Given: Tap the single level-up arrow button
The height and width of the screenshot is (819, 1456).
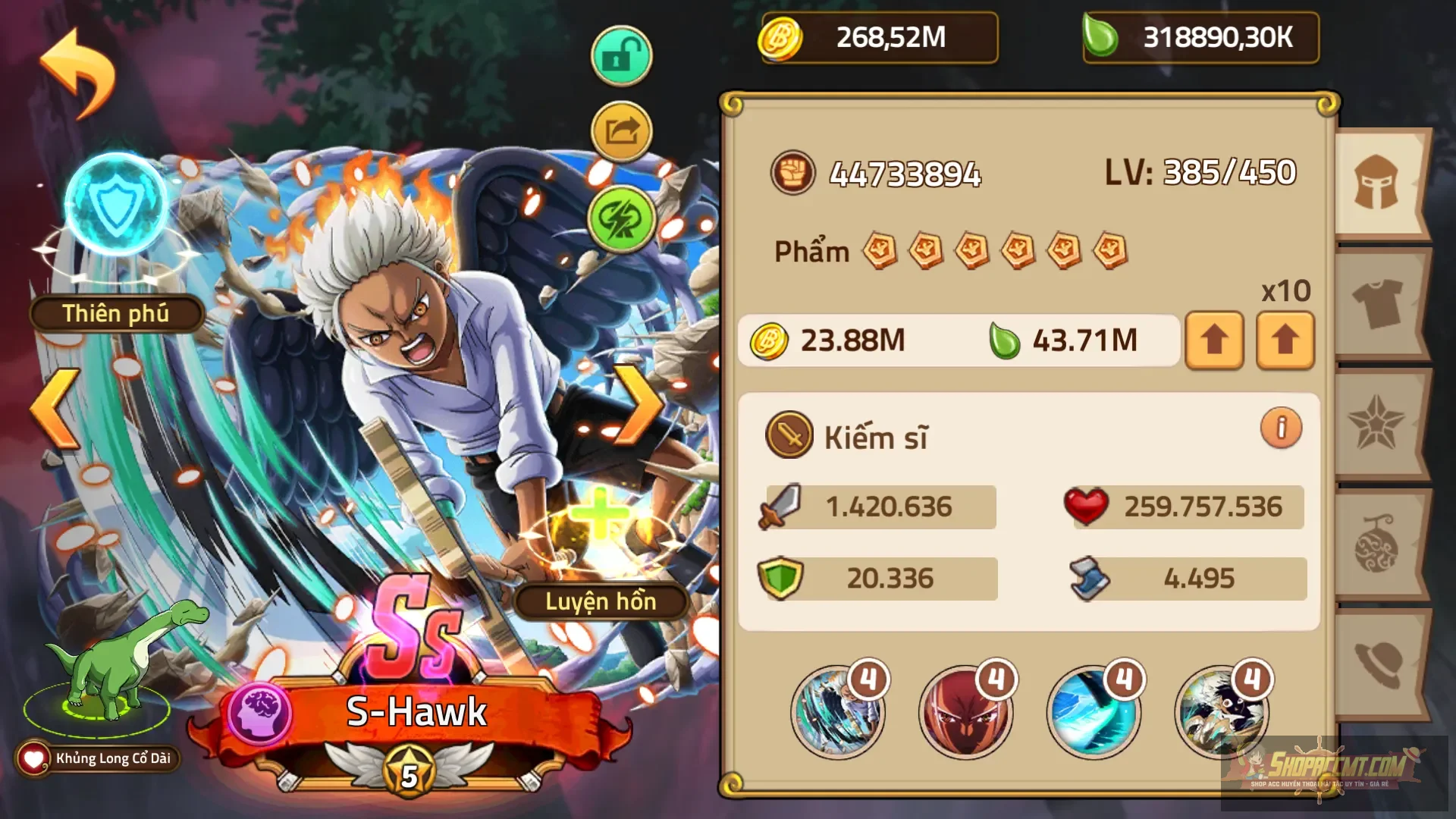Looking at the screenshot, I should [x=1214, y=340].
